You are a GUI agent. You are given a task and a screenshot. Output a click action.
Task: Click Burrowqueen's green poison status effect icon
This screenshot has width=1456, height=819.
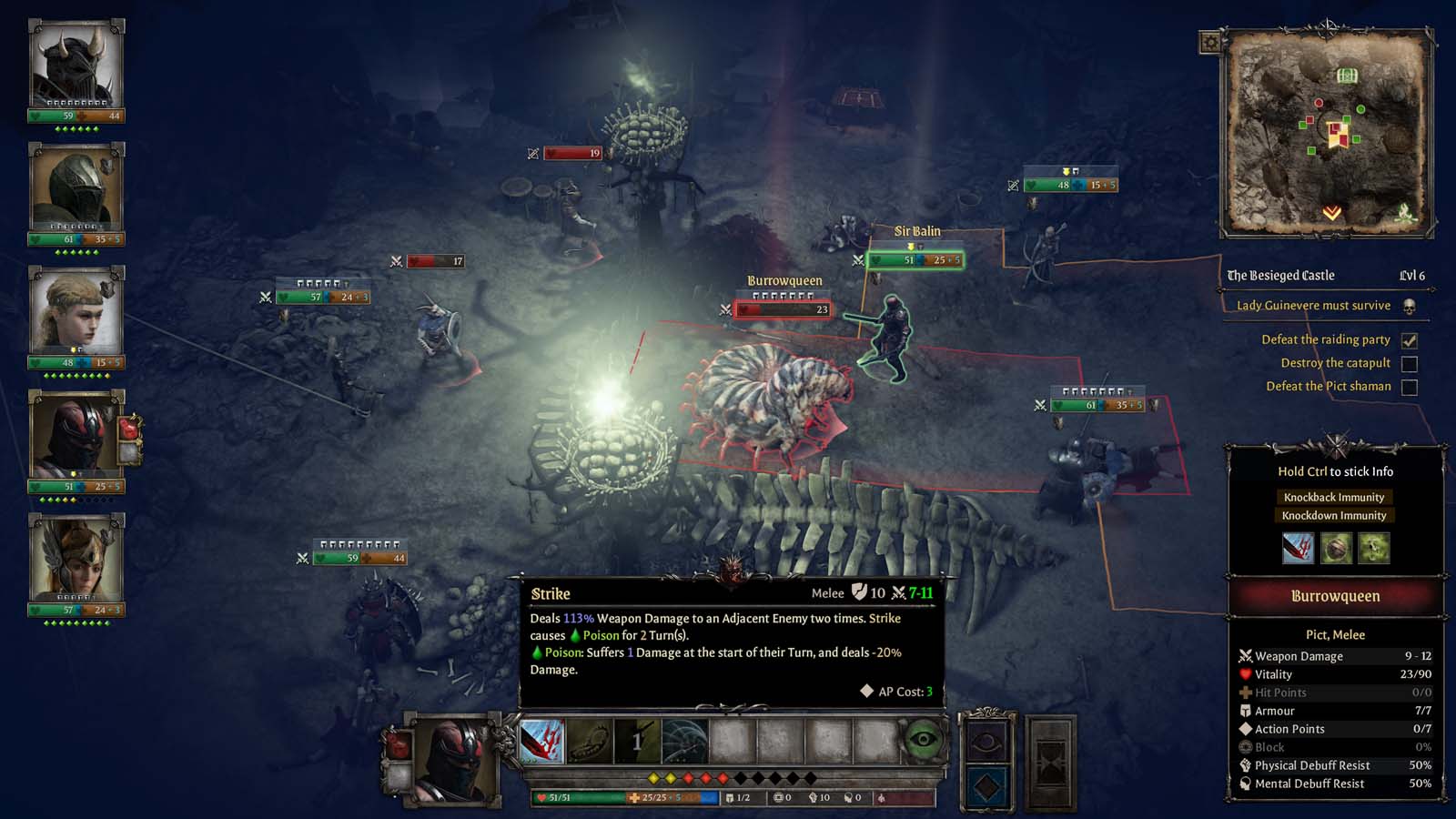(1373, 548)
